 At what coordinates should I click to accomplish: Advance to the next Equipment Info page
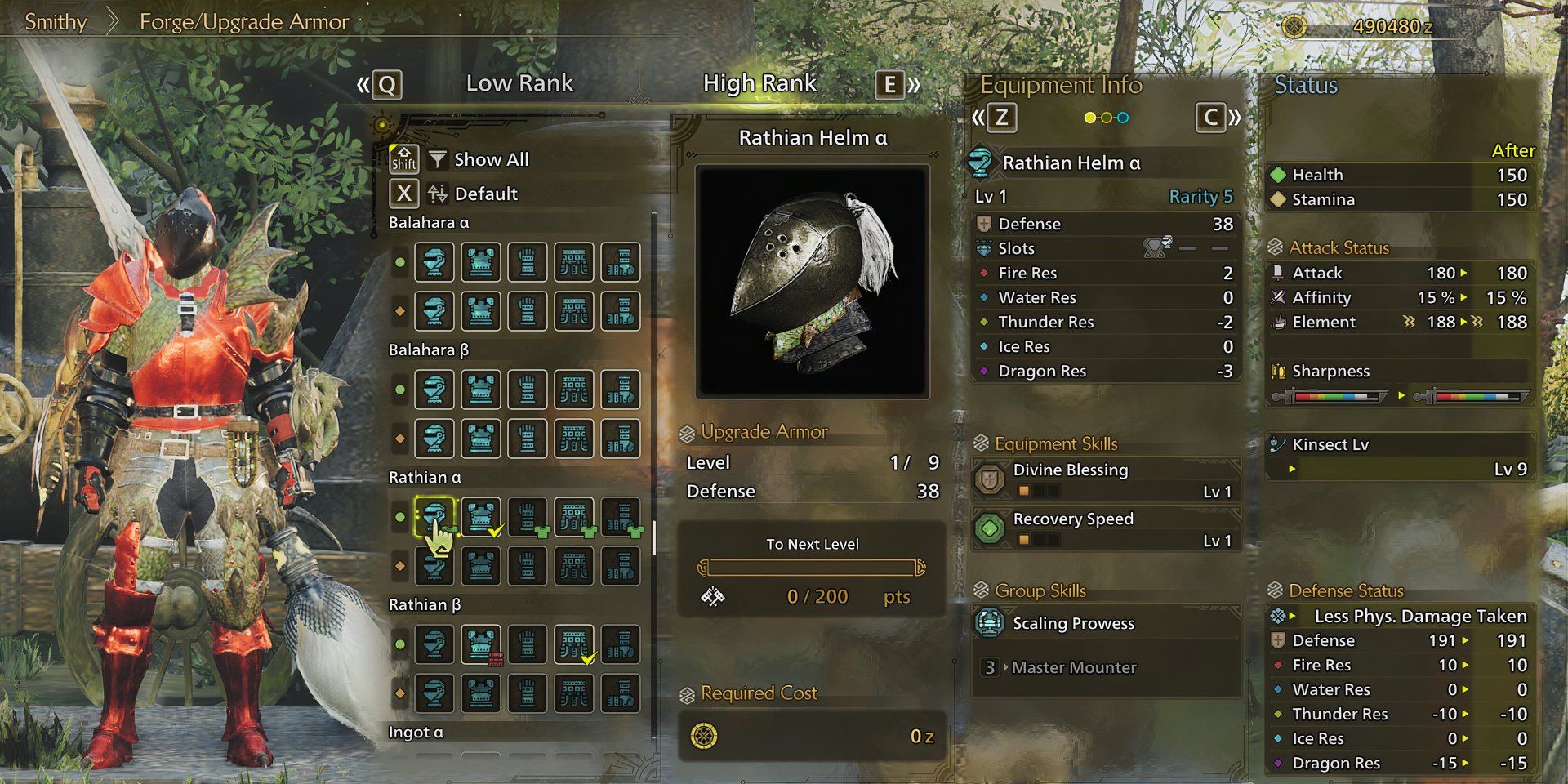[1211, 118]
